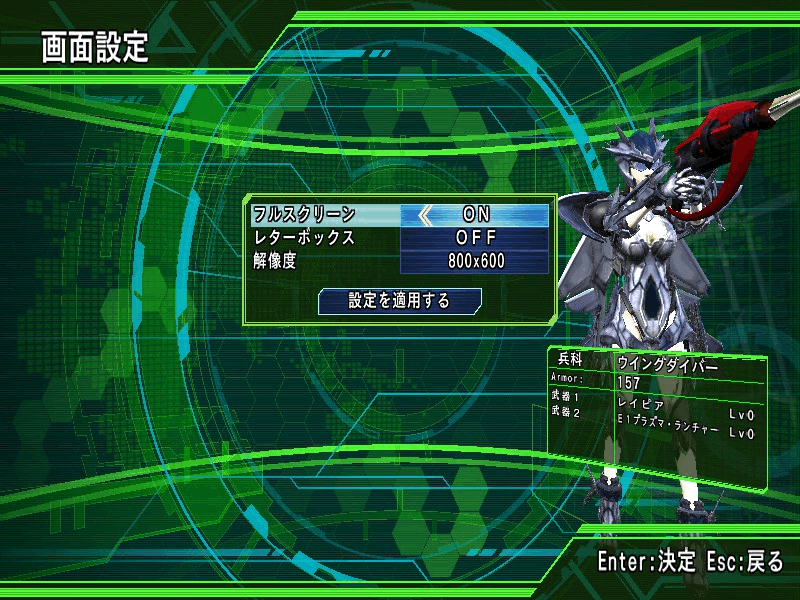The height and width of the screenshot is (600, 800).
Task: Change the 800x600 resolution value
Action: coord(477,261)
